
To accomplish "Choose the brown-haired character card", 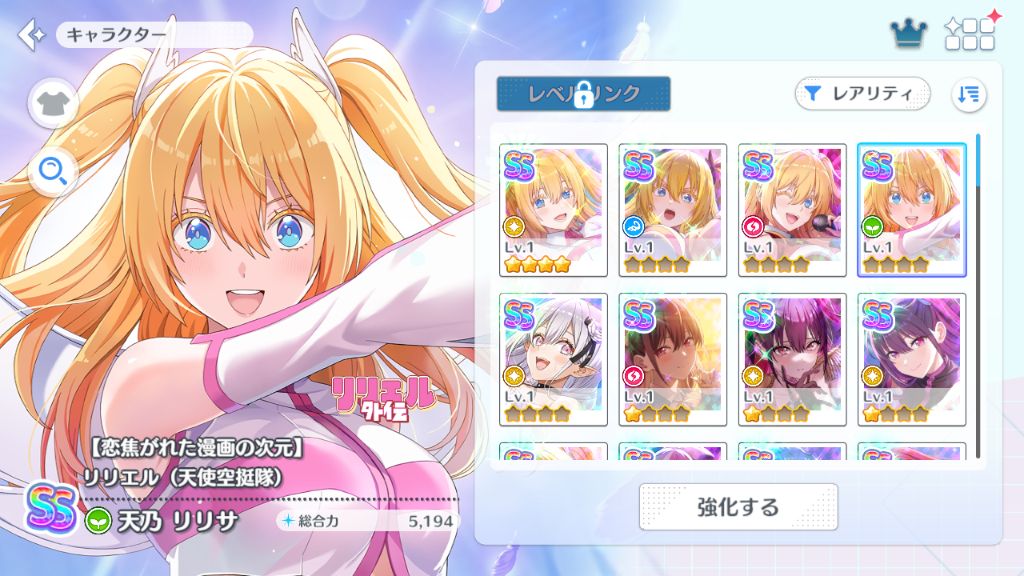I will (x=672, y=359).
